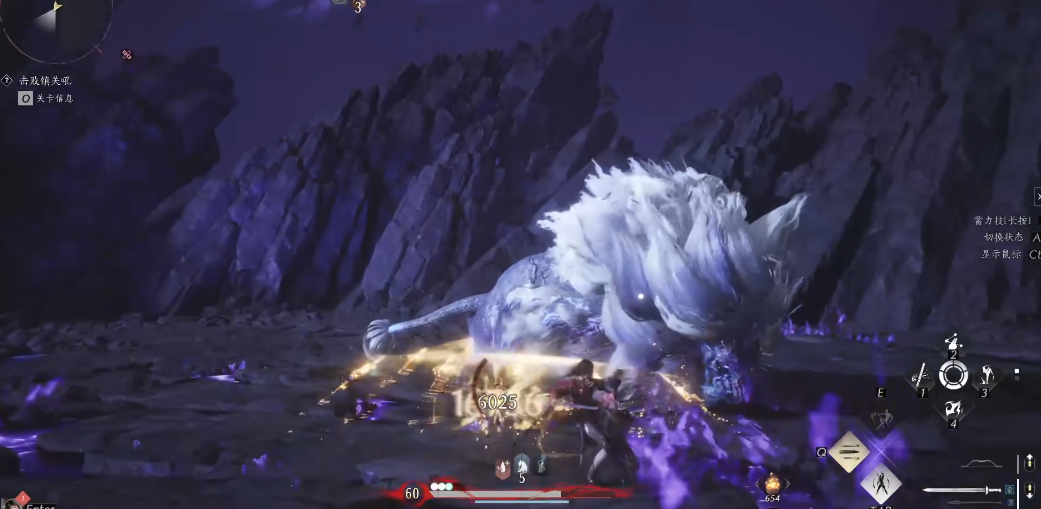This screenshot has width=1041, height=509.
Task: Activate skill slot 2 at top
Action: 953,344
